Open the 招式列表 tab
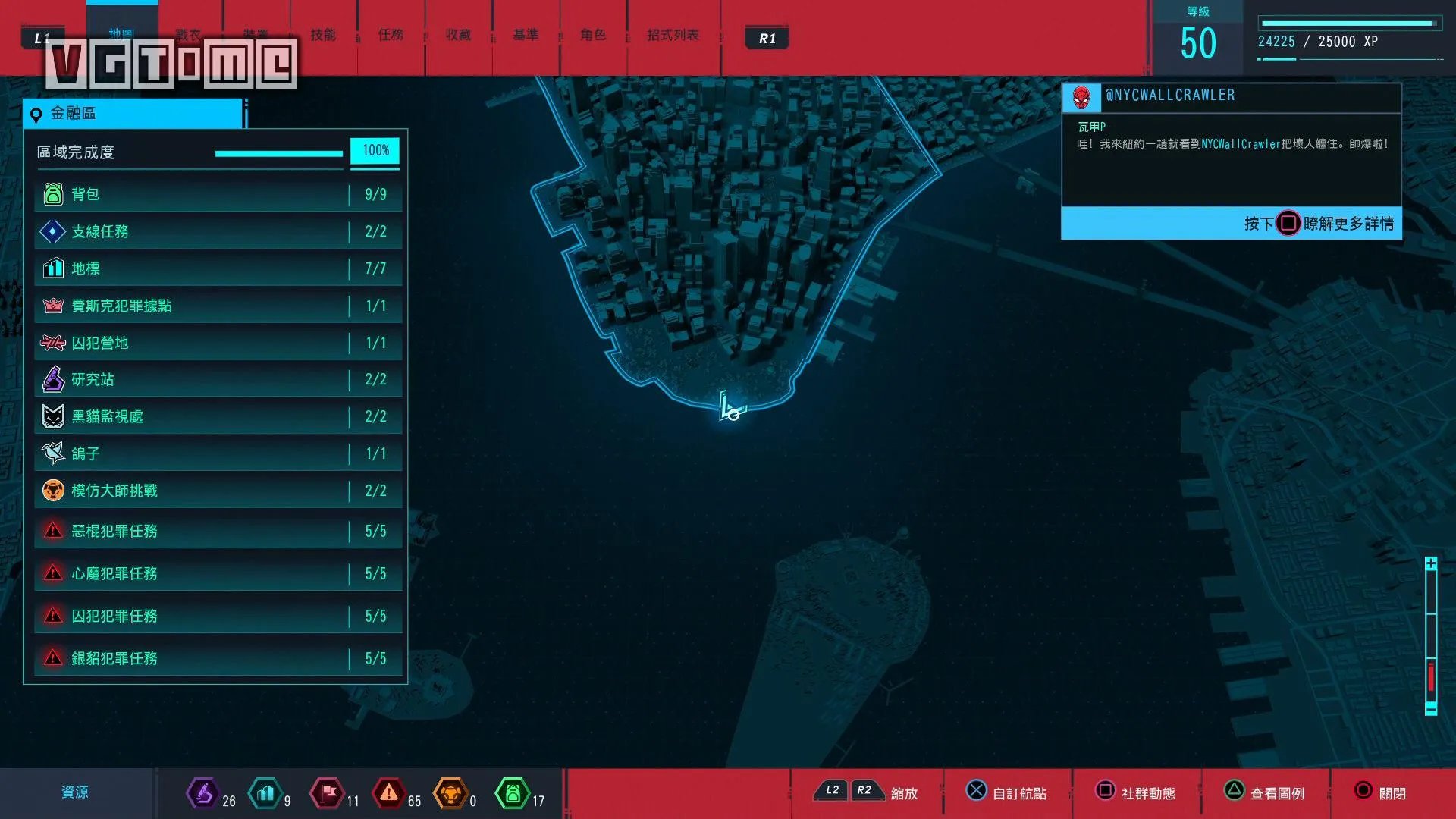 [673, 35]
